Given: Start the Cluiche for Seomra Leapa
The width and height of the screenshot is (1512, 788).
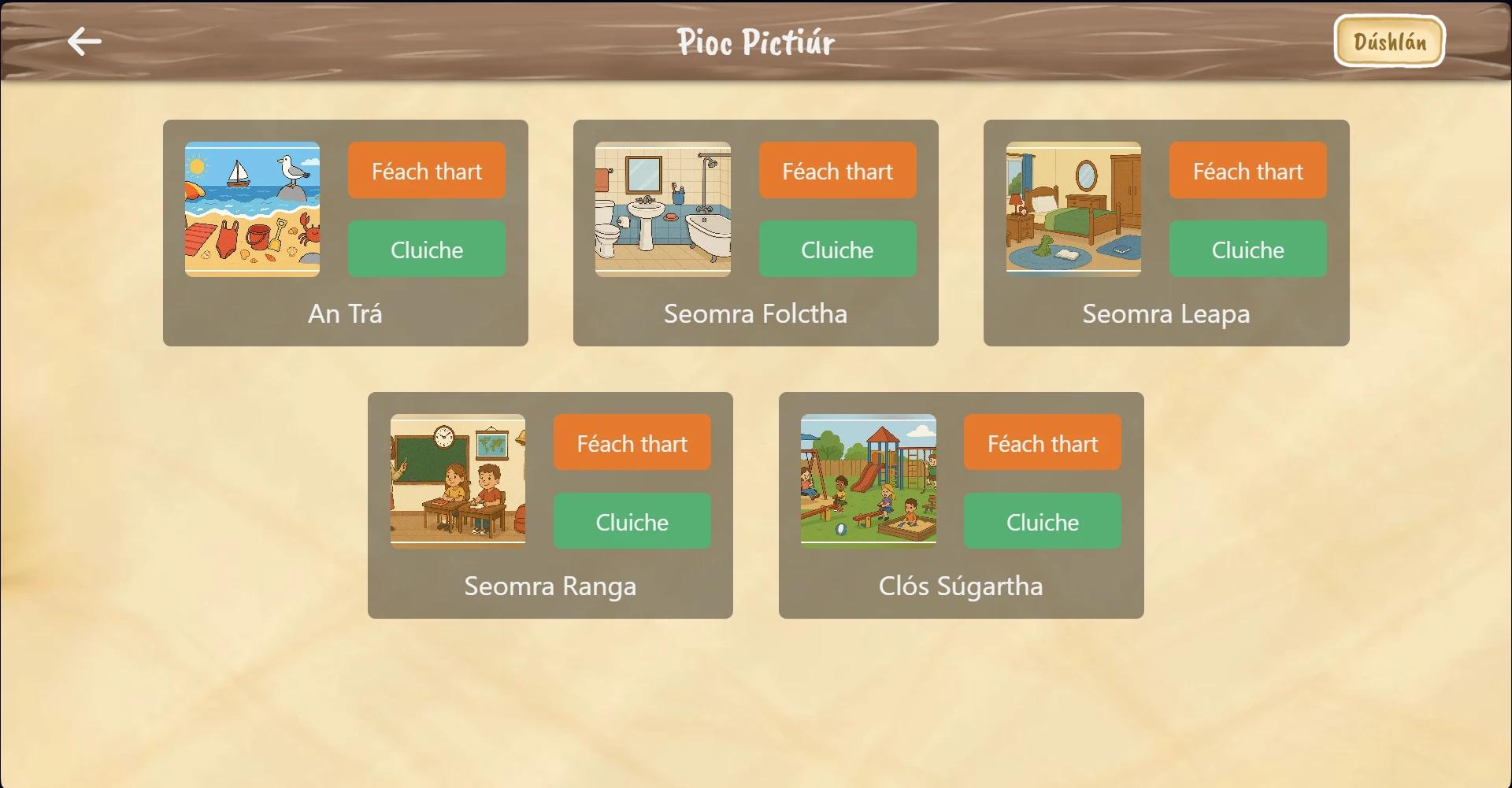Looking at the screenshot, I should click(x=1247, y=250).
